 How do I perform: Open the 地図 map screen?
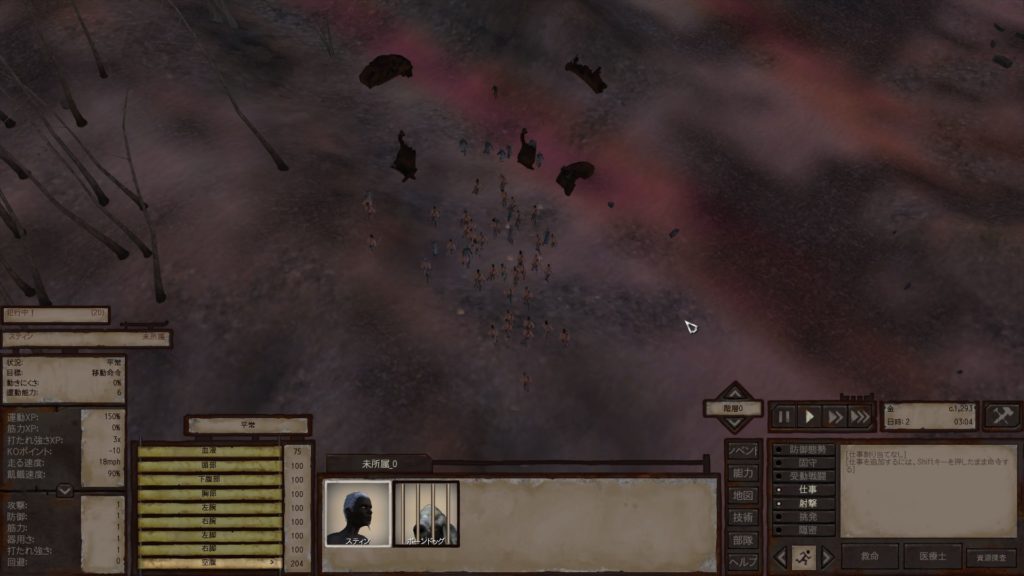(x=743, y=495)
